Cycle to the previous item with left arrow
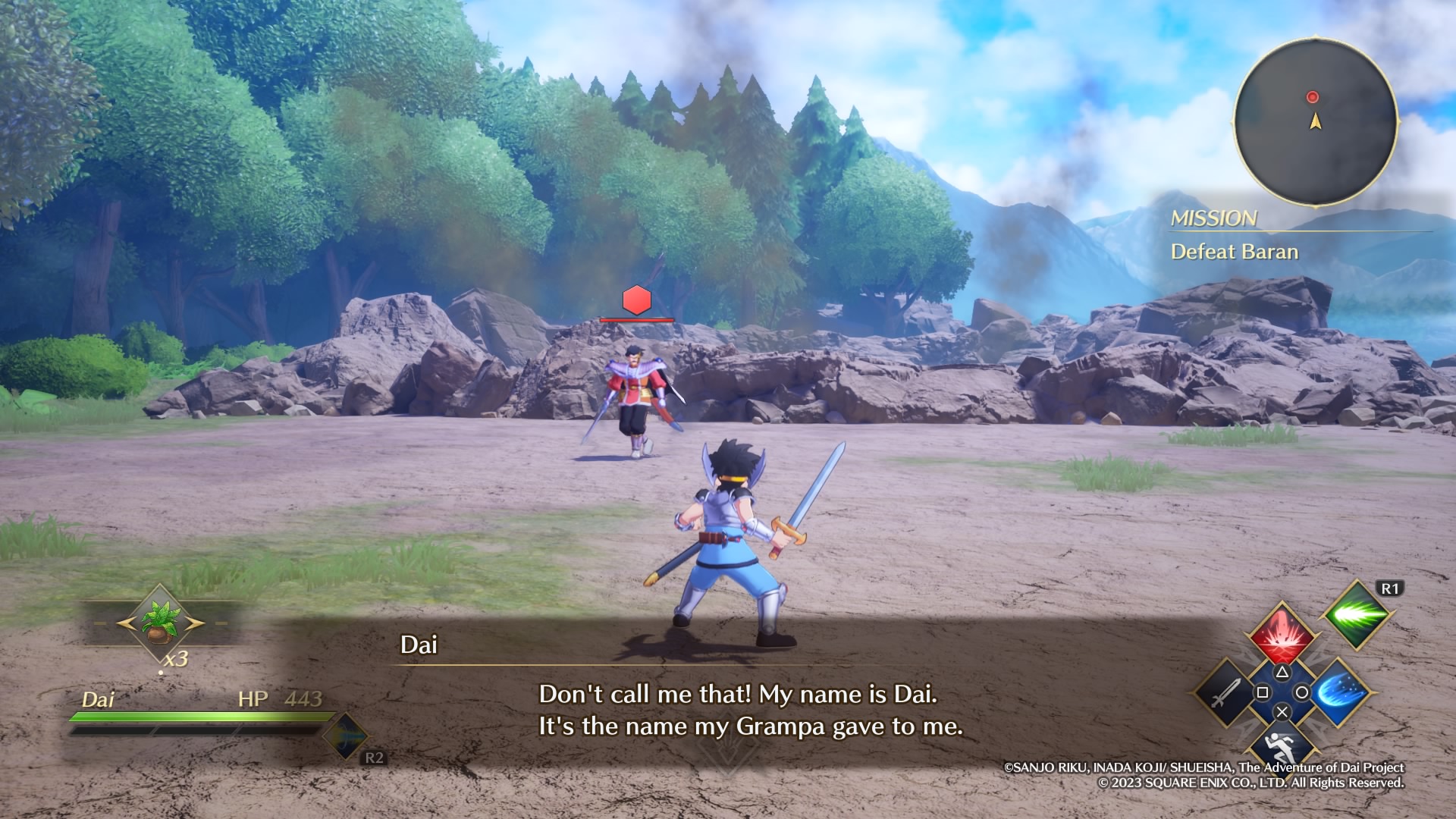This screenshot has width=1456, height=819. pos(125,623)
